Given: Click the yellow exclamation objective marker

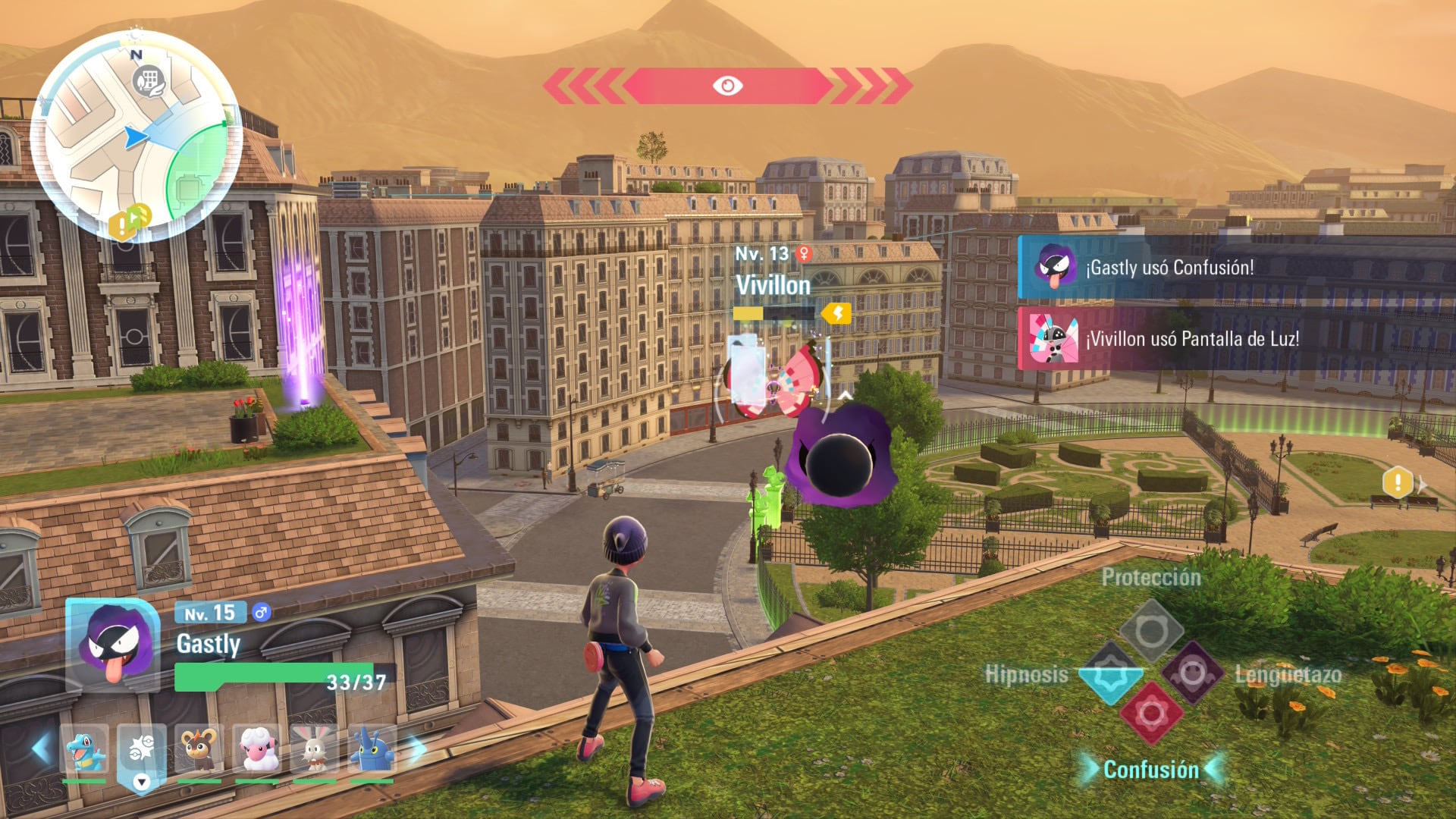Looking at the screenshot, I should click(1397, 482).
